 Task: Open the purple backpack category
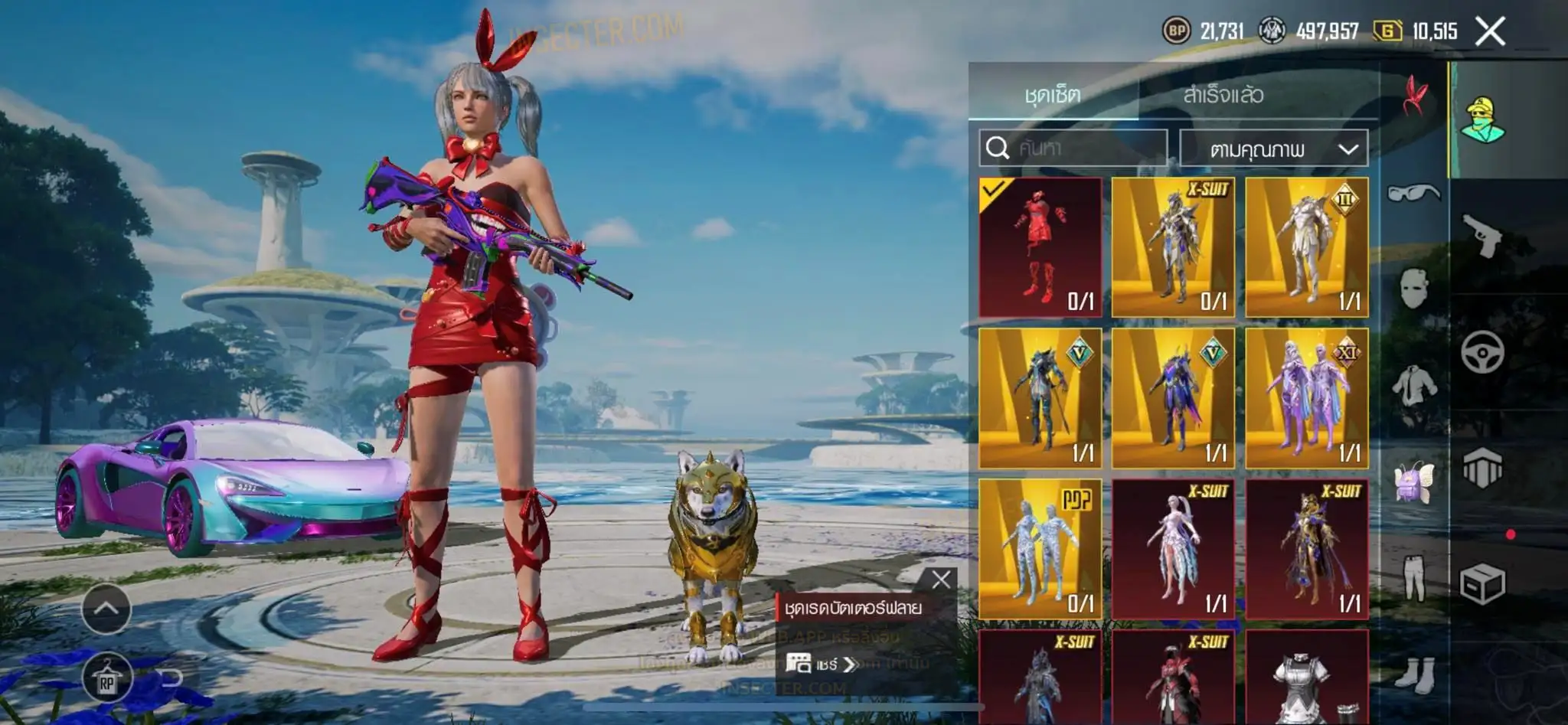[1413, 482]
